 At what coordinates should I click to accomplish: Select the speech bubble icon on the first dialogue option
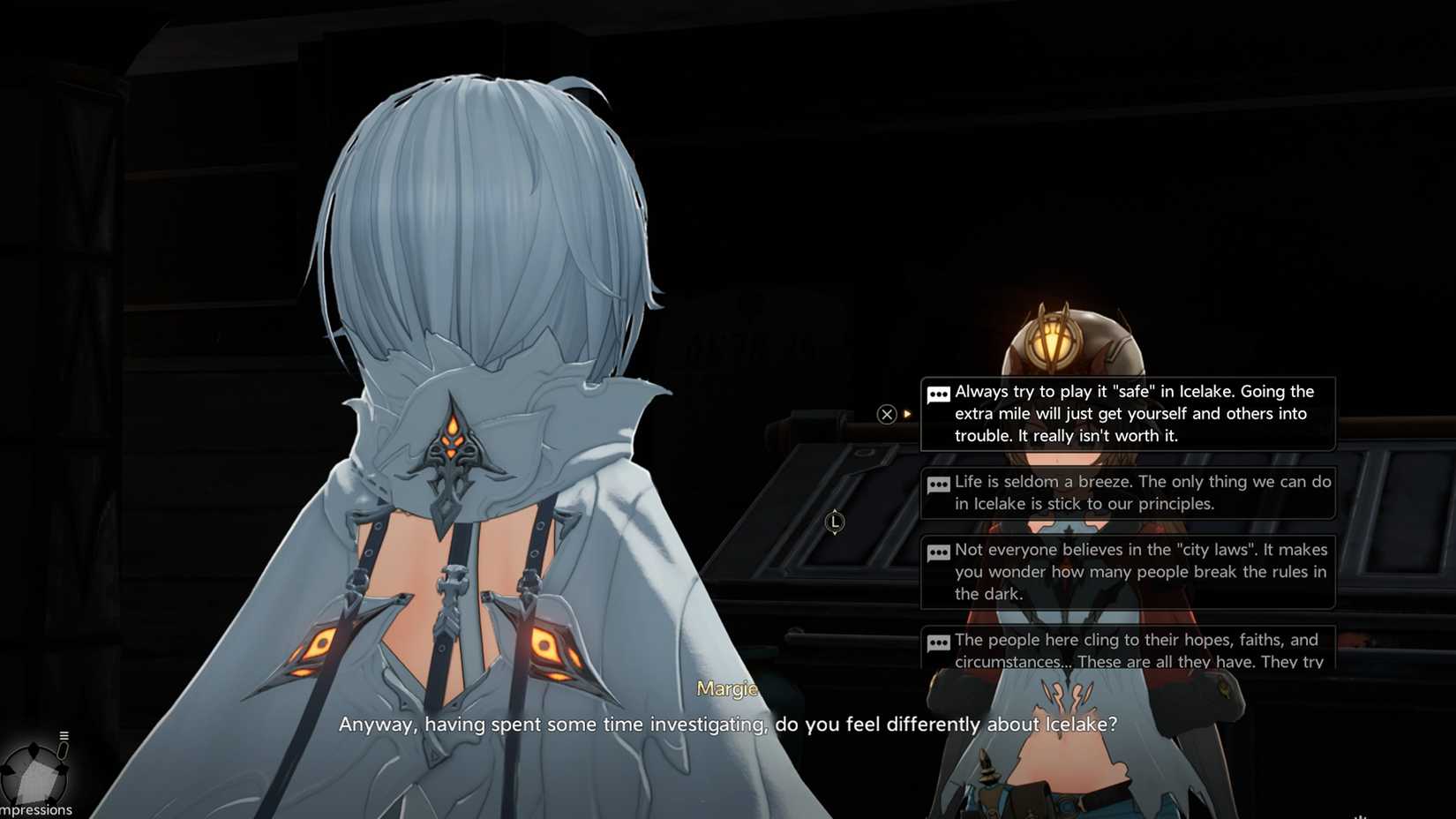coord(937,394)
